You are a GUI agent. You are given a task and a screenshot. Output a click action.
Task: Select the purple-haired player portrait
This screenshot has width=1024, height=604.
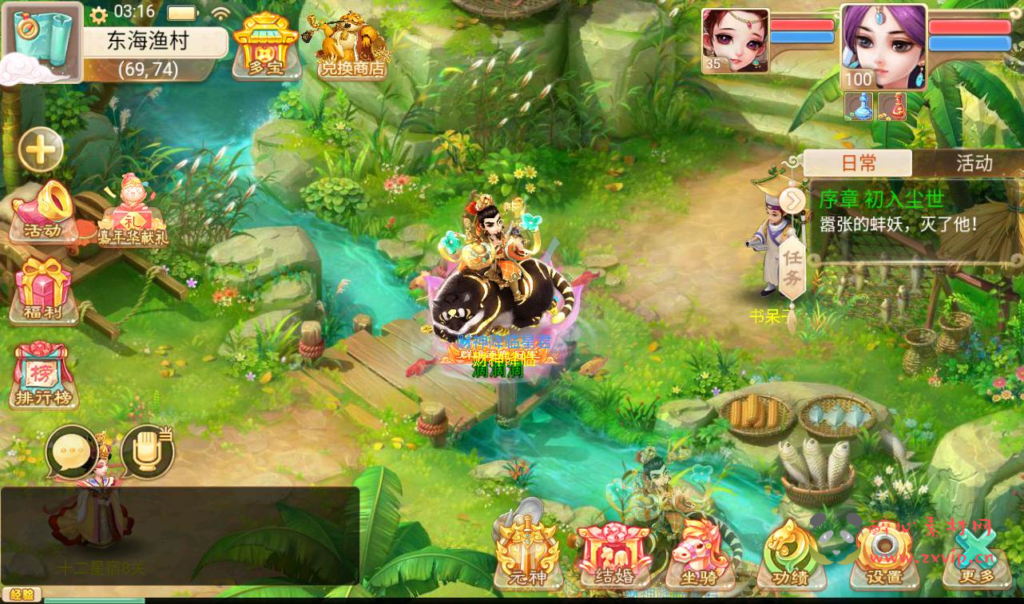coord(882,47)
